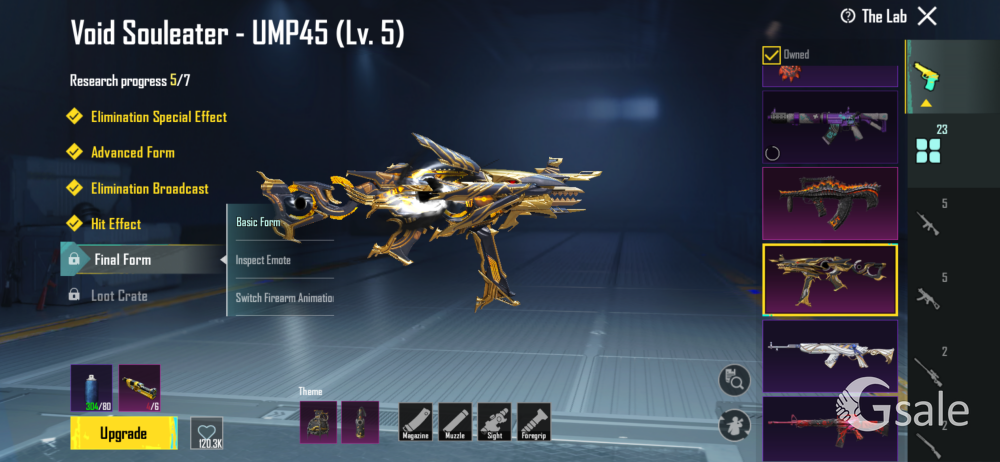
Task: View the Hit Effect entry
Action: [115, 224]
